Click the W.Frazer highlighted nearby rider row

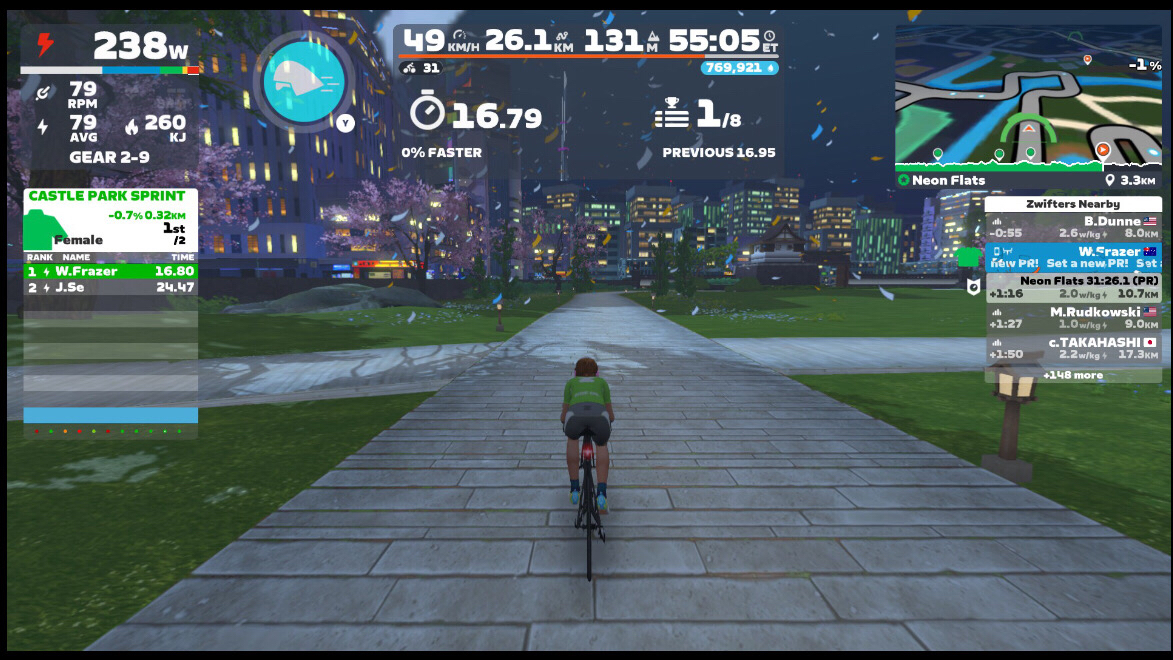[x=1073, y=257]
